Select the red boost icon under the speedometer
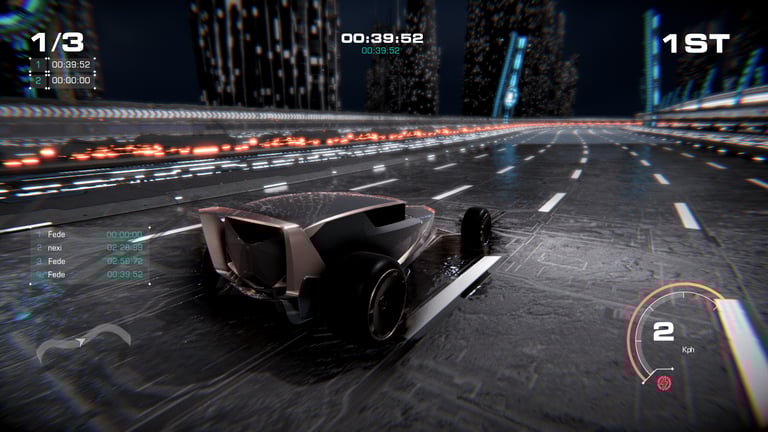Image resolution: width=768 pixels, height=432 pixels. (x=664, y=381)
